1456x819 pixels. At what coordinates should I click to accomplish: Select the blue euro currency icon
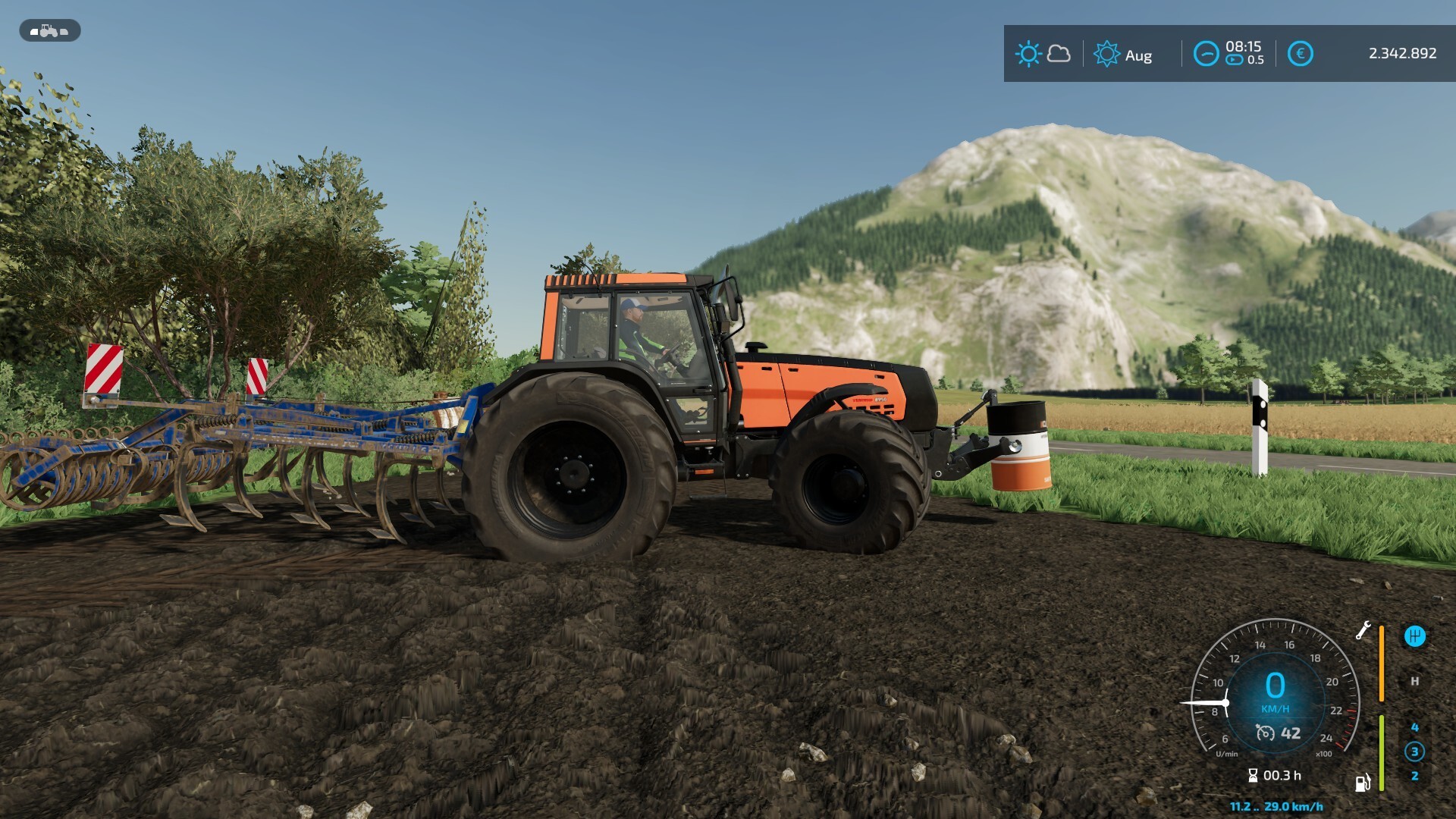(x=1300, y=54)
